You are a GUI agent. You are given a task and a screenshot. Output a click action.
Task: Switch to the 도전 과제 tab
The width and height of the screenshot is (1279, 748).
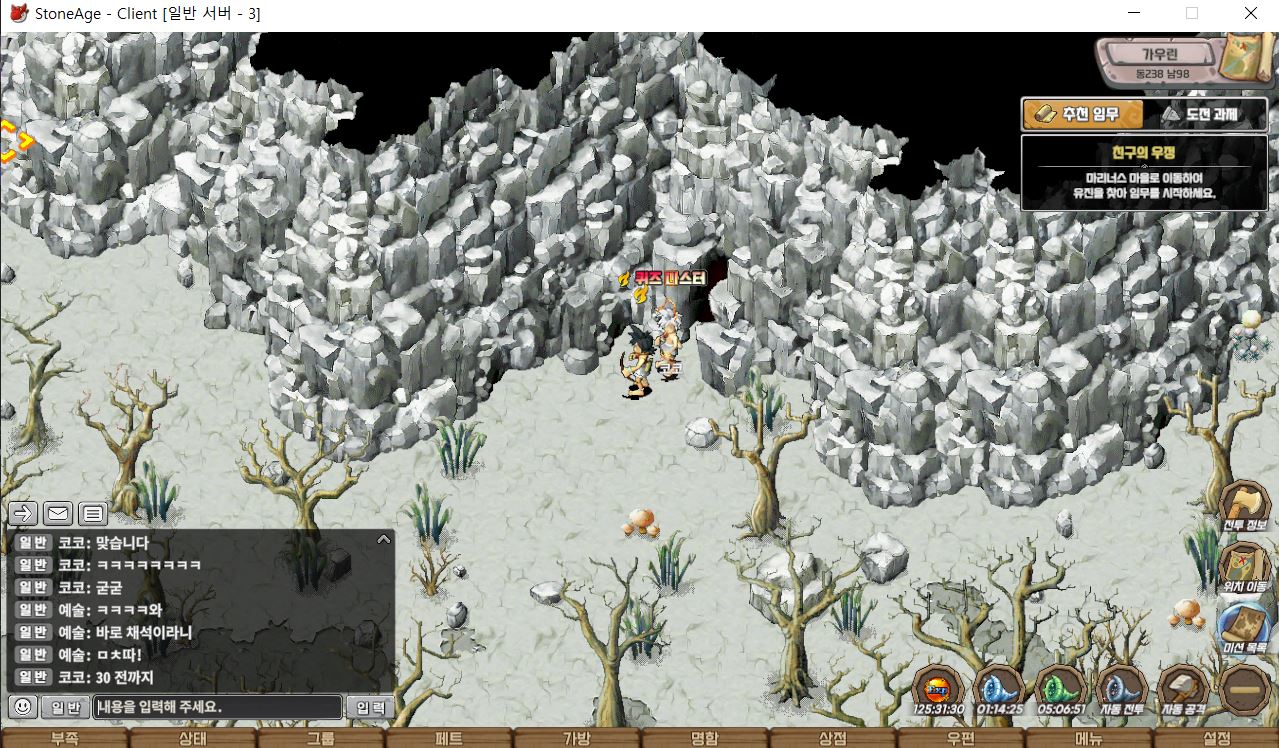pyautogui.click(x=1200, y=114)
